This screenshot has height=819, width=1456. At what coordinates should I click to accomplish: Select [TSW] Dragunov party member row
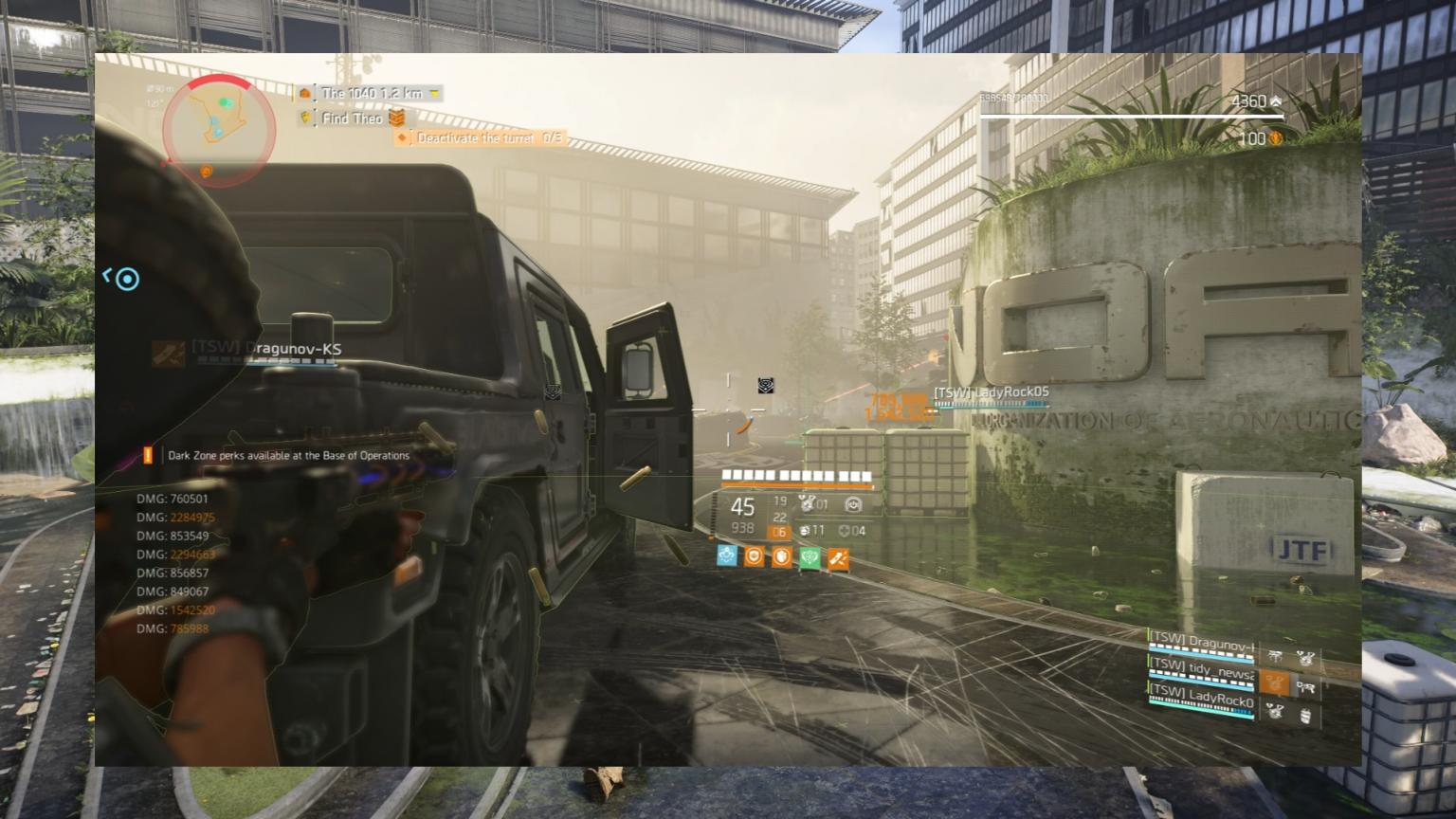1201,646
